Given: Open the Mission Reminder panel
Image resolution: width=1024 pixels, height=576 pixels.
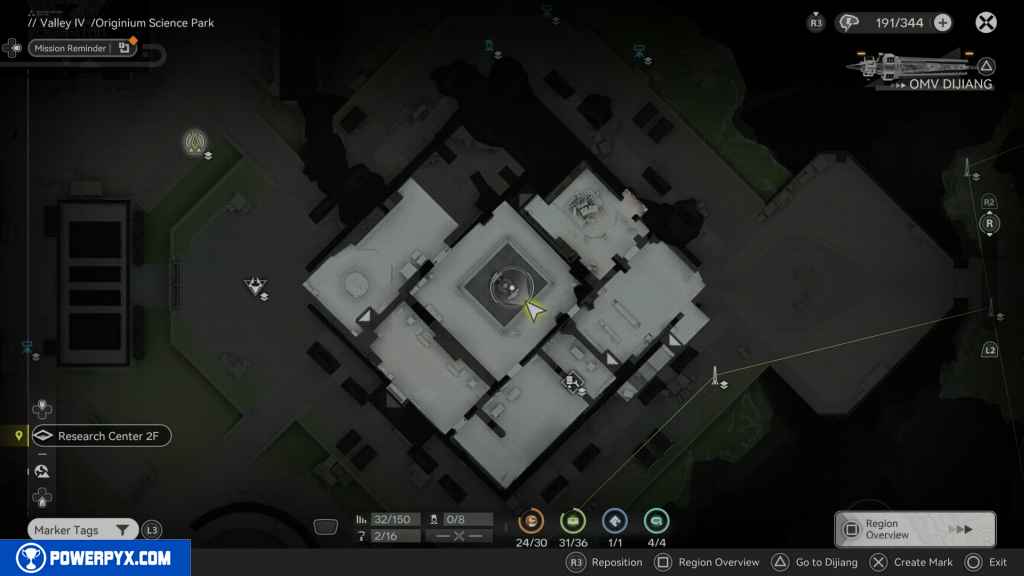Looking at the screenshot, I should pos(82,48).
